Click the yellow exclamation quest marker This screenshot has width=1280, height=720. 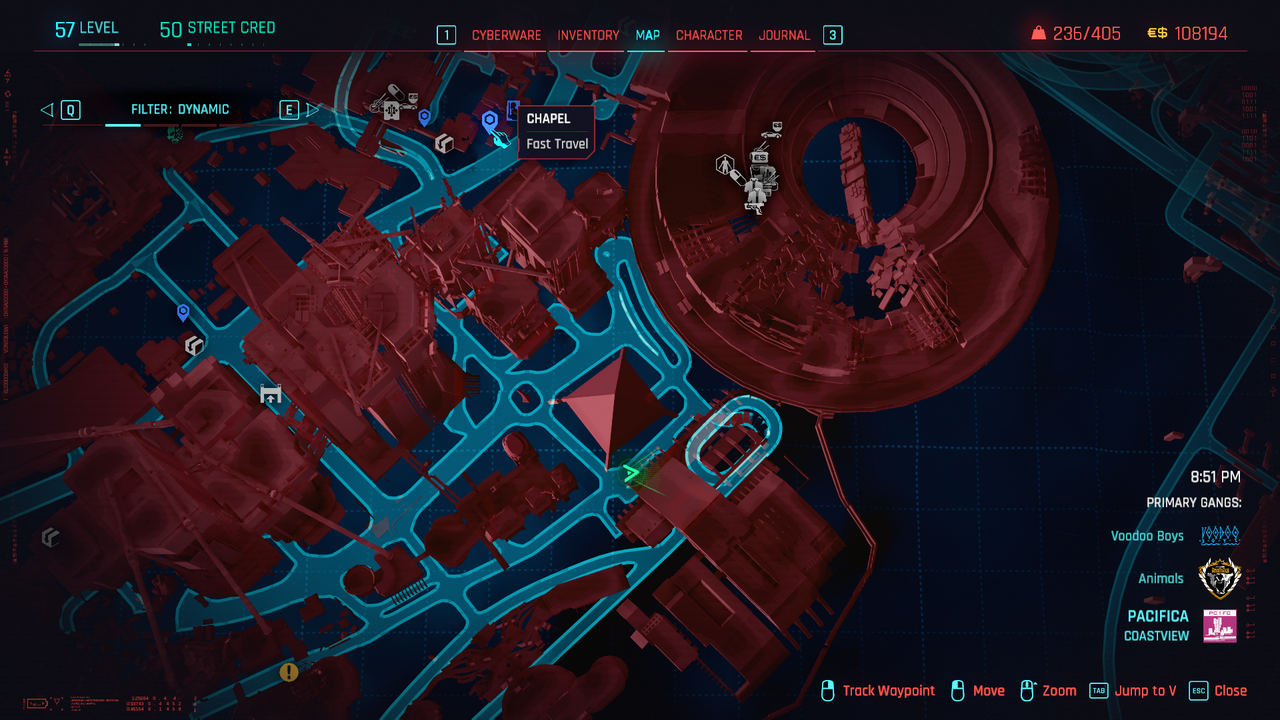pos(289,672)
